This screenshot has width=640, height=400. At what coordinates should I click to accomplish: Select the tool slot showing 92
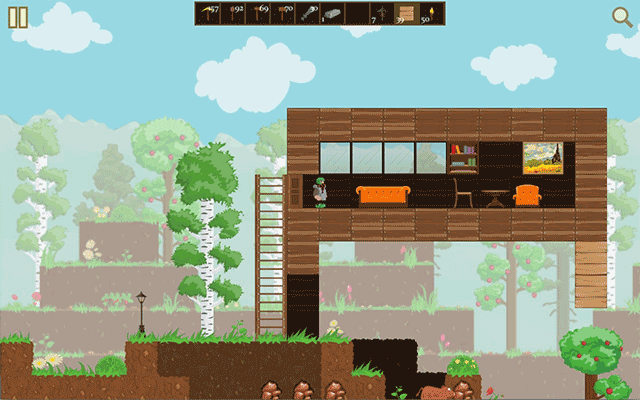(232, 13)
